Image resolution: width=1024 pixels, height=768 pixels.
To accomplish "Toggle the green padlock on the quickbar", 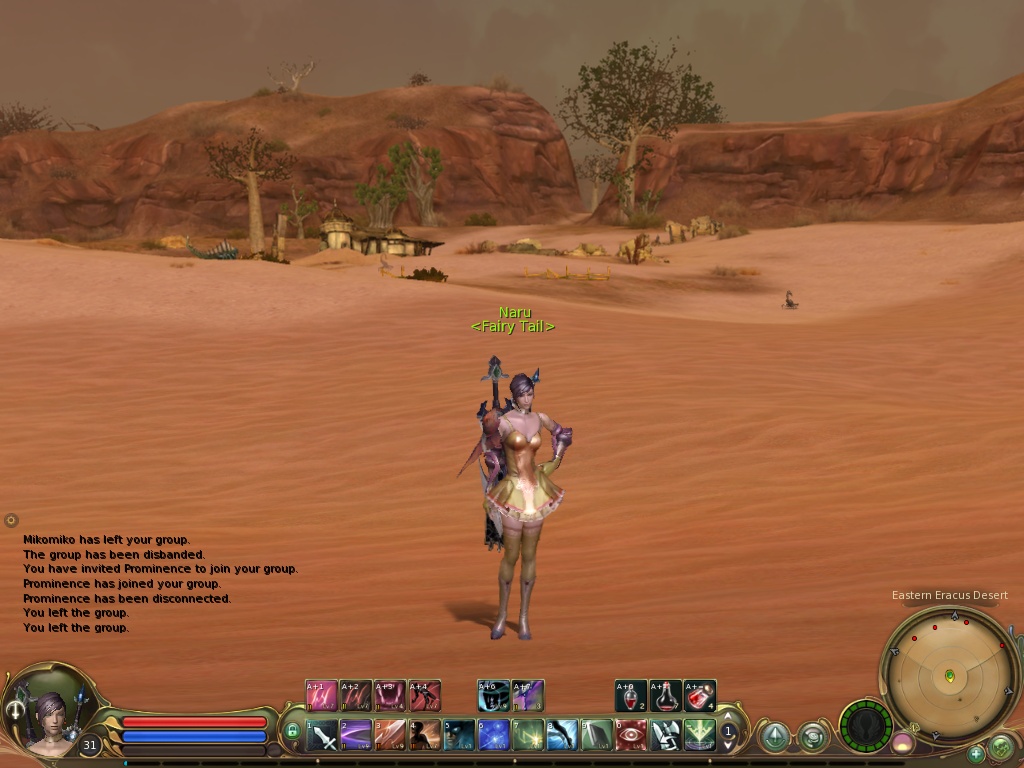I will tap(293, 731).
